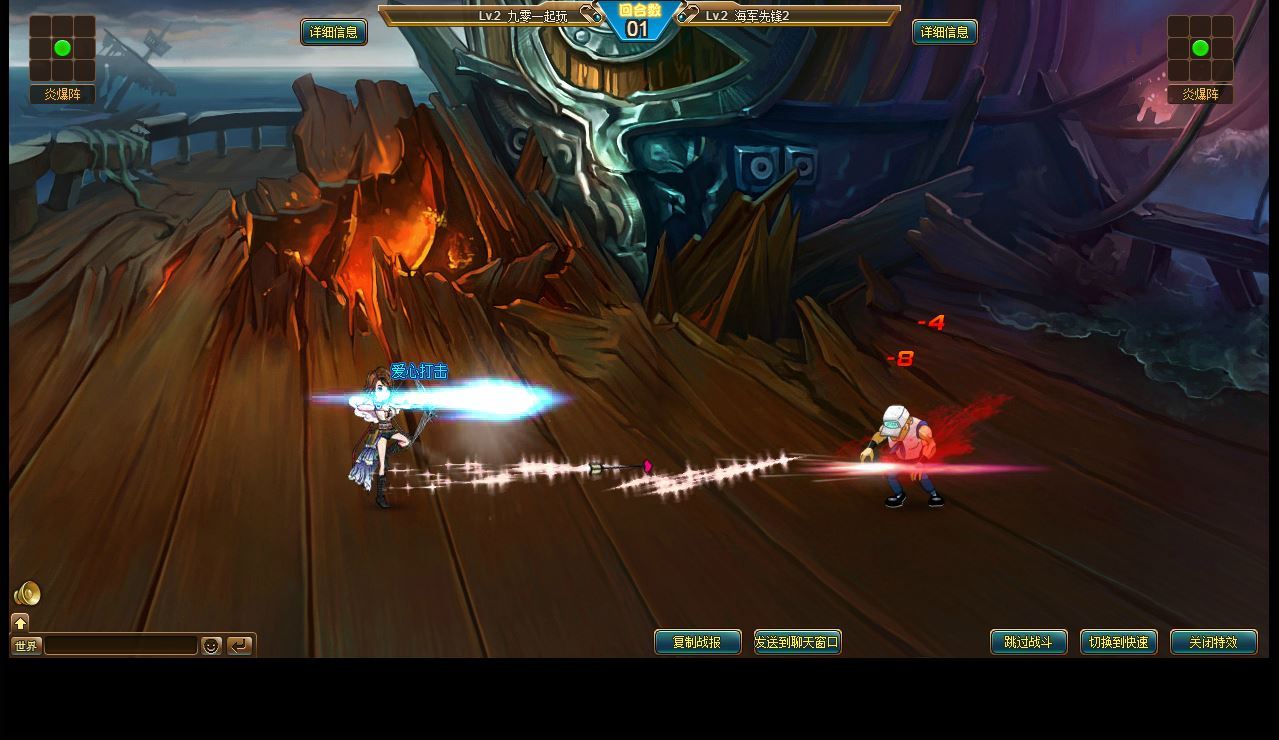
Task: Open the smiley emoji picker
Action: point(211,646)
